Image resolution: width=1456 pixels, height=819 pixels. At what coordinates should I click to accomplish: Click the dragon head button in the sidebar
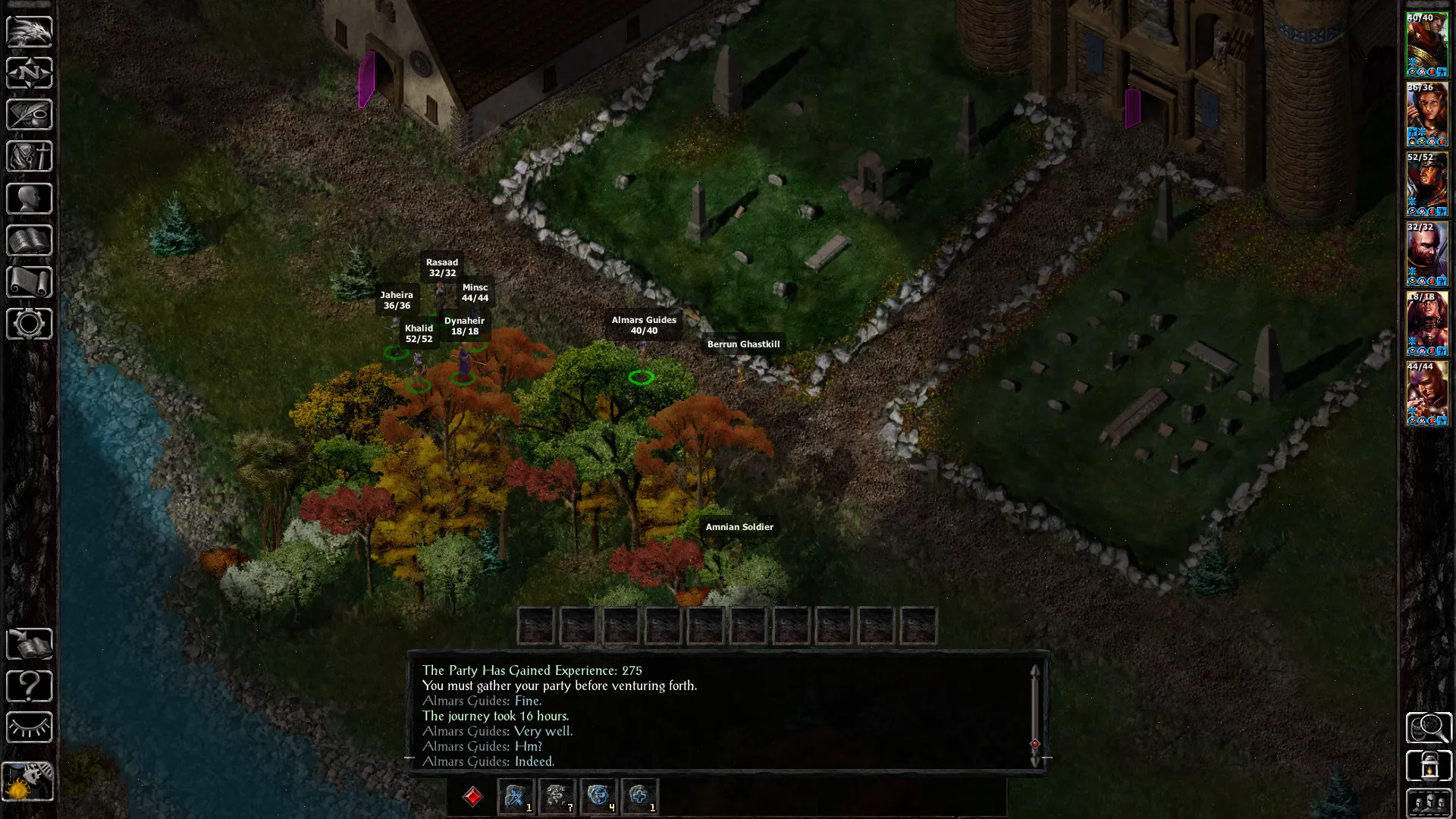30,32
